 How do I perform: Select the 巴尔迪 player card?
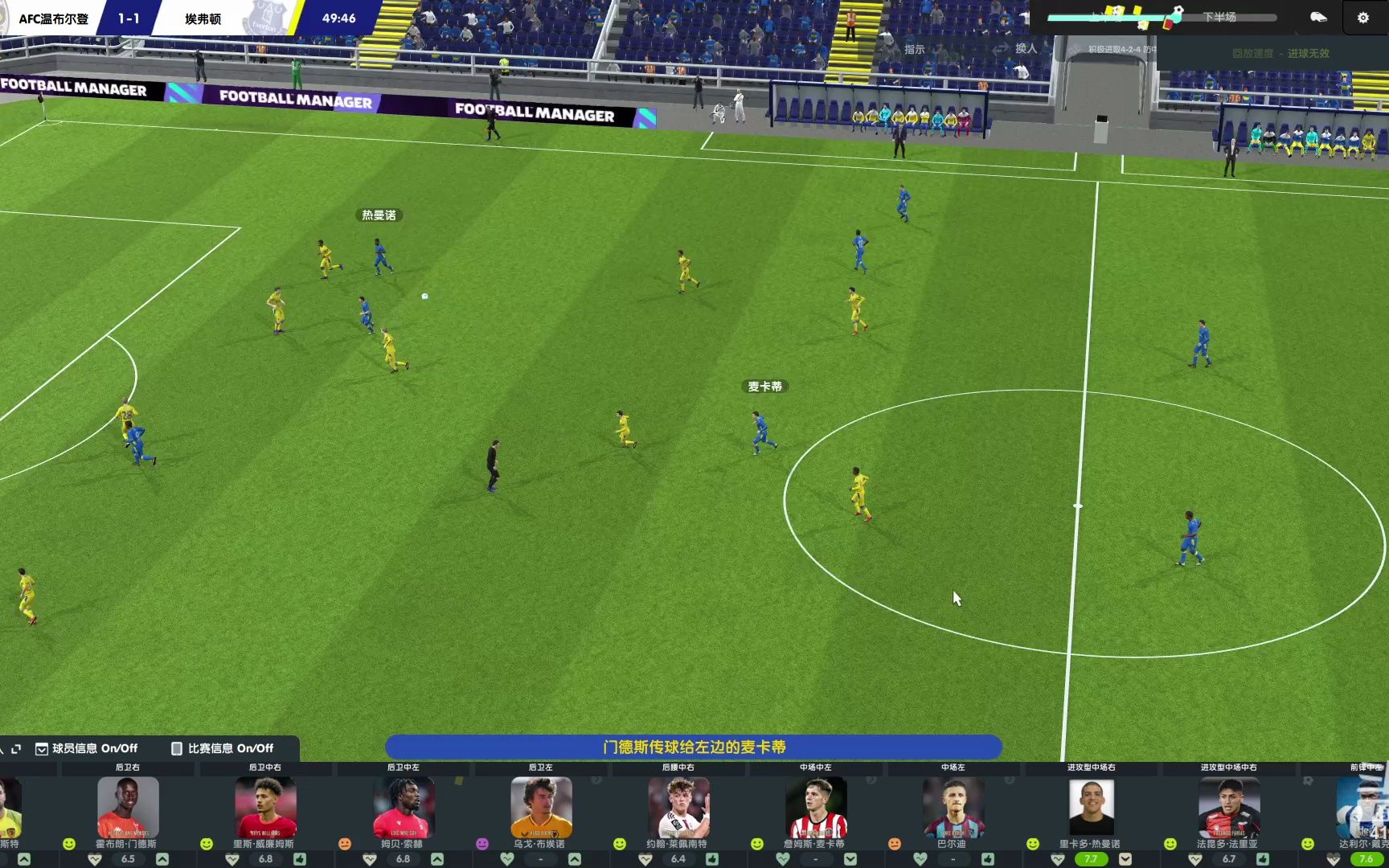tap(953, 808)
